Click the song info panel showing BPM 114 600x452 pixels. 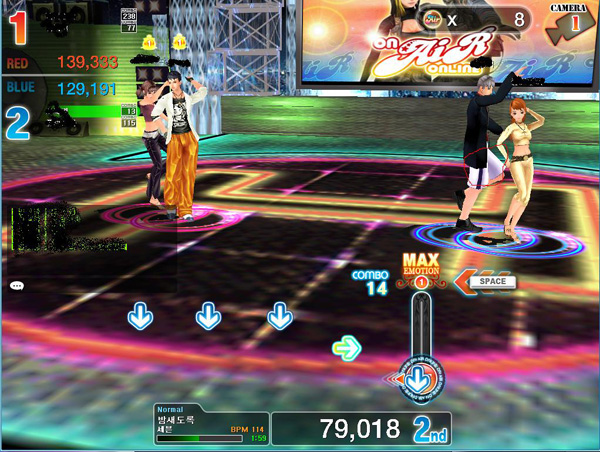[x=211, y=424]
